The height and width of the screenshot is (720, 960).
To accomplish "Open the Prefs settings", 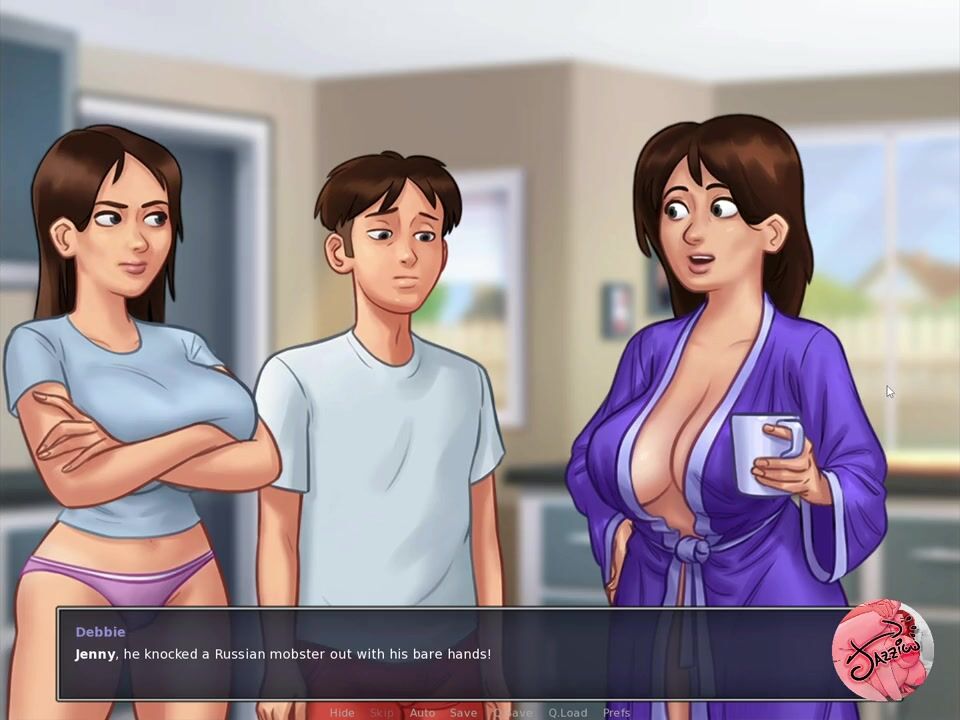I will click(x=616, y=712).
